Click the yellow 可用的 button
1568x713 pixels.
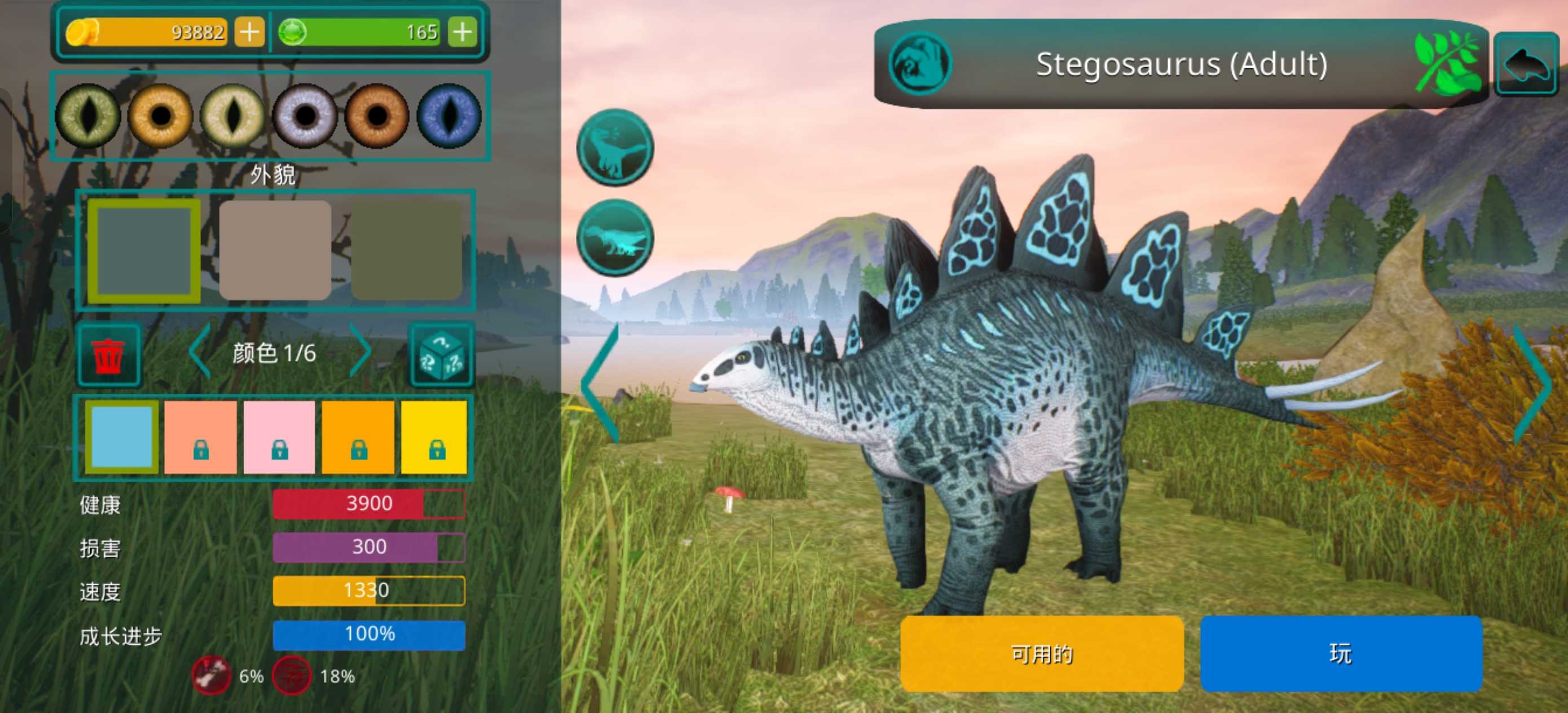point(1041,653)
